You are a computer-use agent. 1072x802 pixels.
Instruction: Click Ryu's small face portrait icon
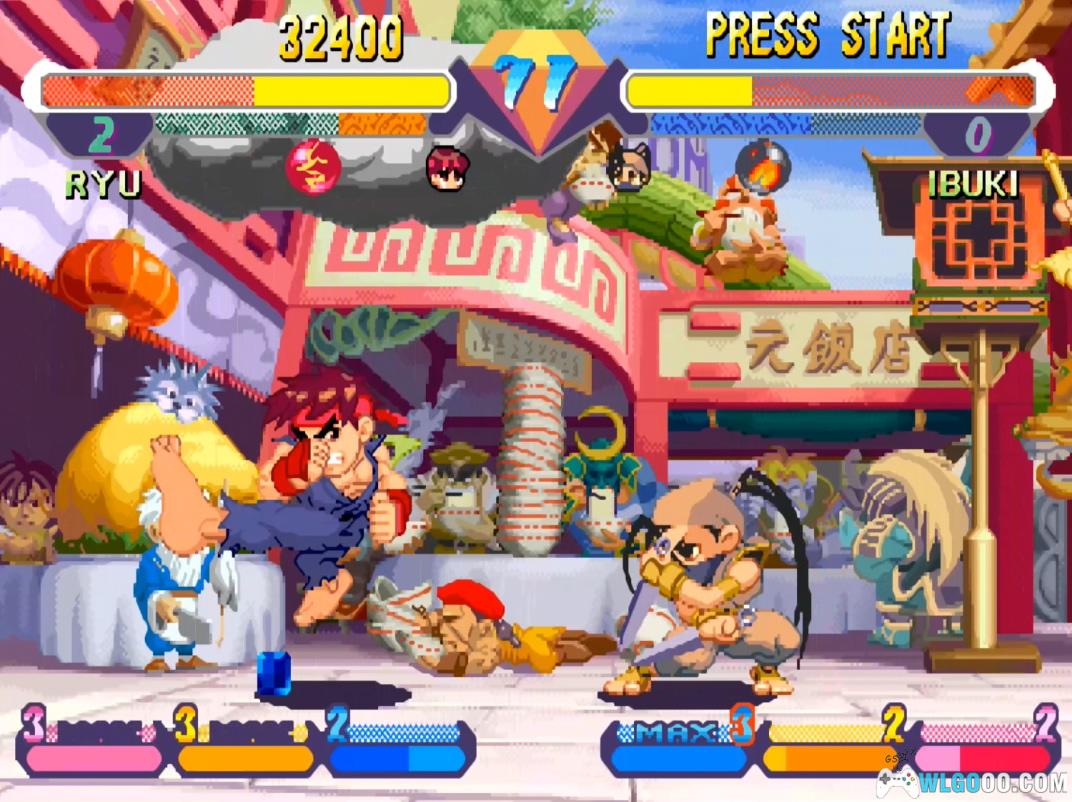click(x=447, y=167)
